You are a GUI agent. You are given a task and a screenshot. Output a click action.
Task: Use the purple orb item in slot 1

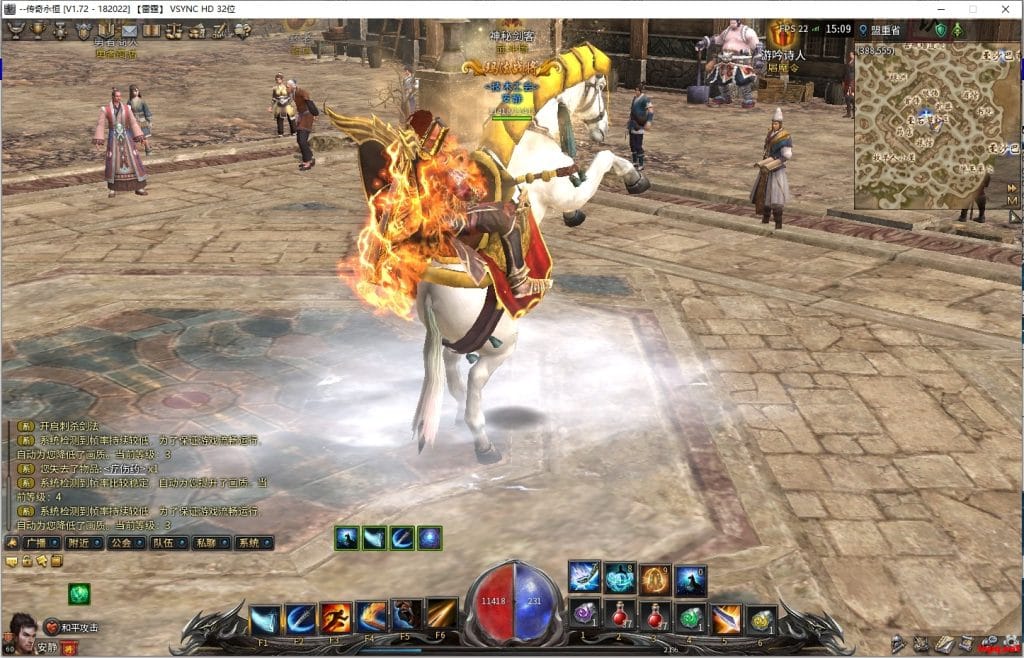(584, 614)
